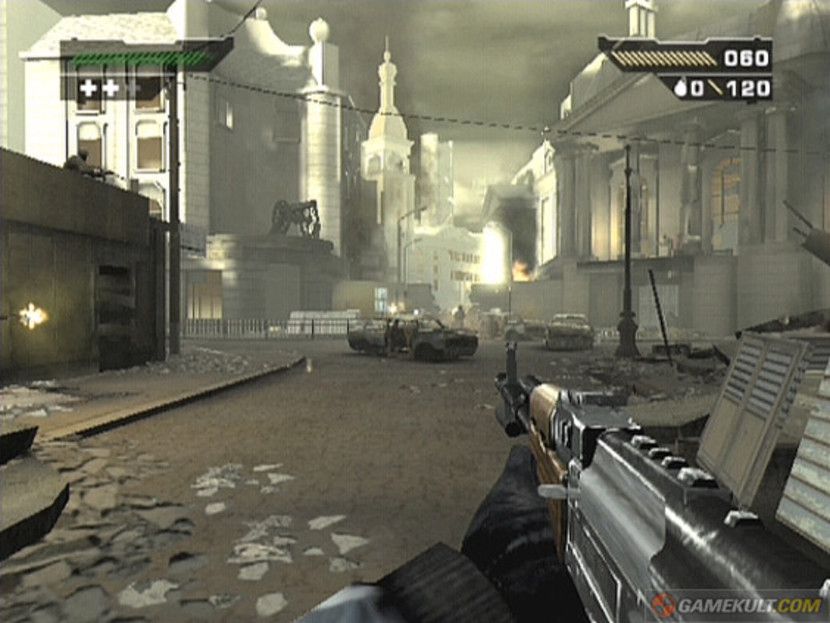The height and width of the screenshot is (623, 830).
Task: Click the grenade icon in the HUD
Action: (x=681, y=88)
